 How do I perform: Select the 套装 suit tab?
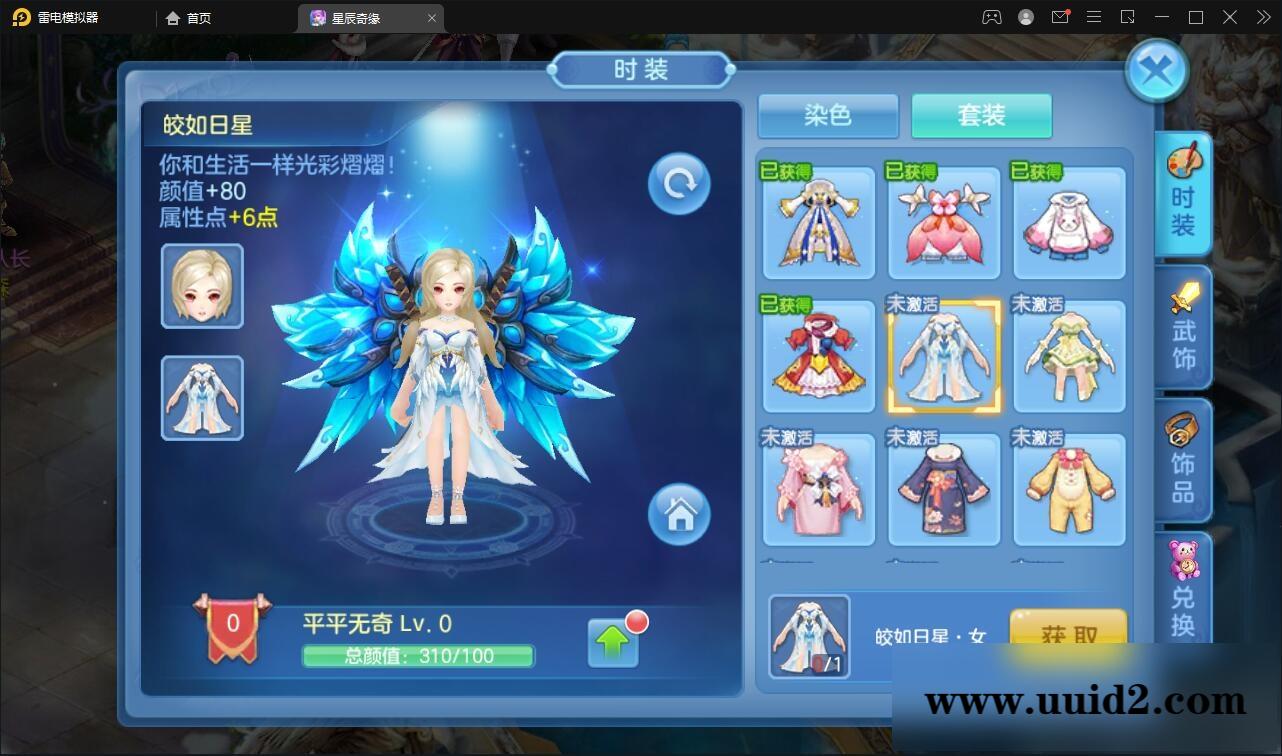(981, 116)
